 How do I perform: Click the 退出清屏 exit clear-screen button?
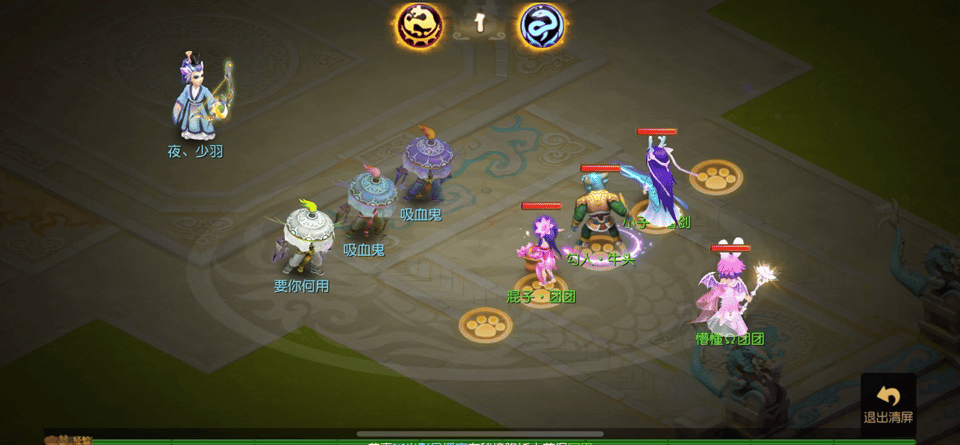[888, 402]
